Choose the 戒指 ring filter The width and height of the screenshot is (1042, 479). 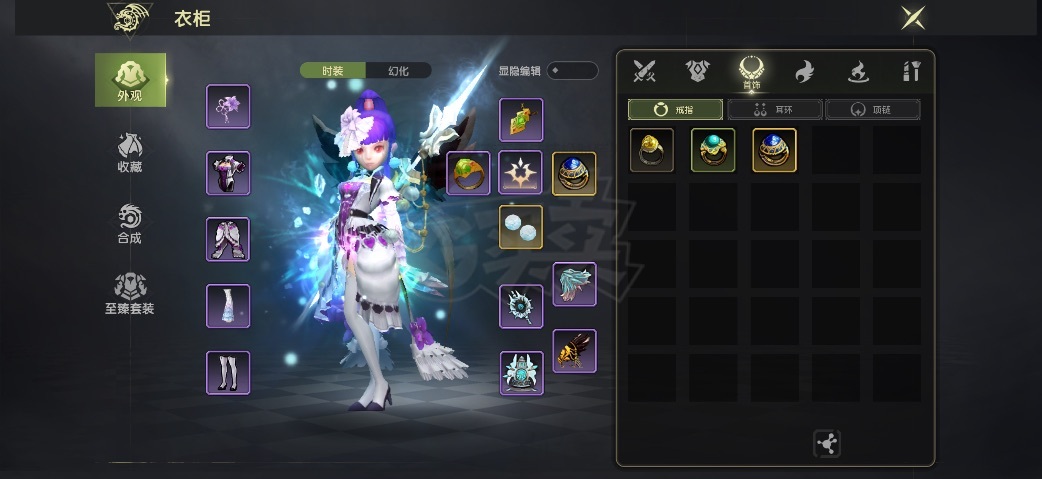(675, 109)
